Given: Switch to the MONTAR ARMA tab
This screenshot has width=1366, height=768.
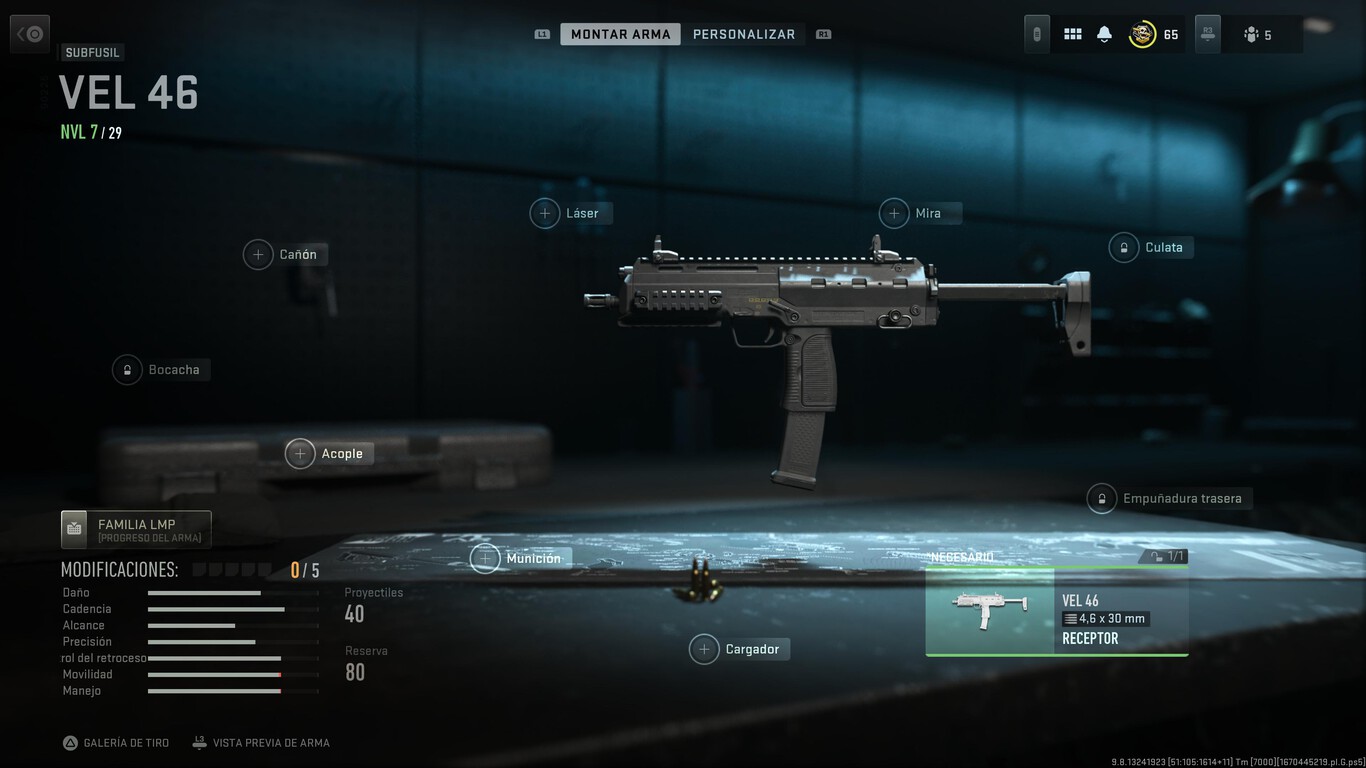Looking at the screenshot, I should tap(620, 33).
